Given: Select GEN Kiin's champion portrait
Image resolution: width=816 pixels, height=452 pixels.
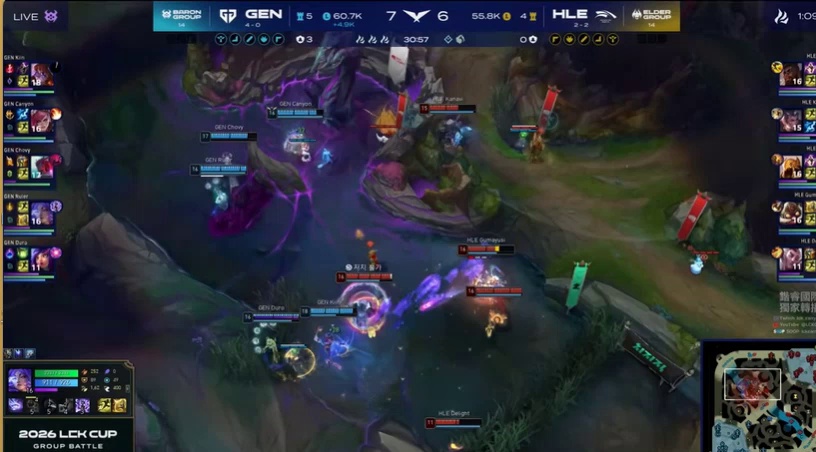Looking at the screenshot, I should pyautogui.click(x=42, y=76).
